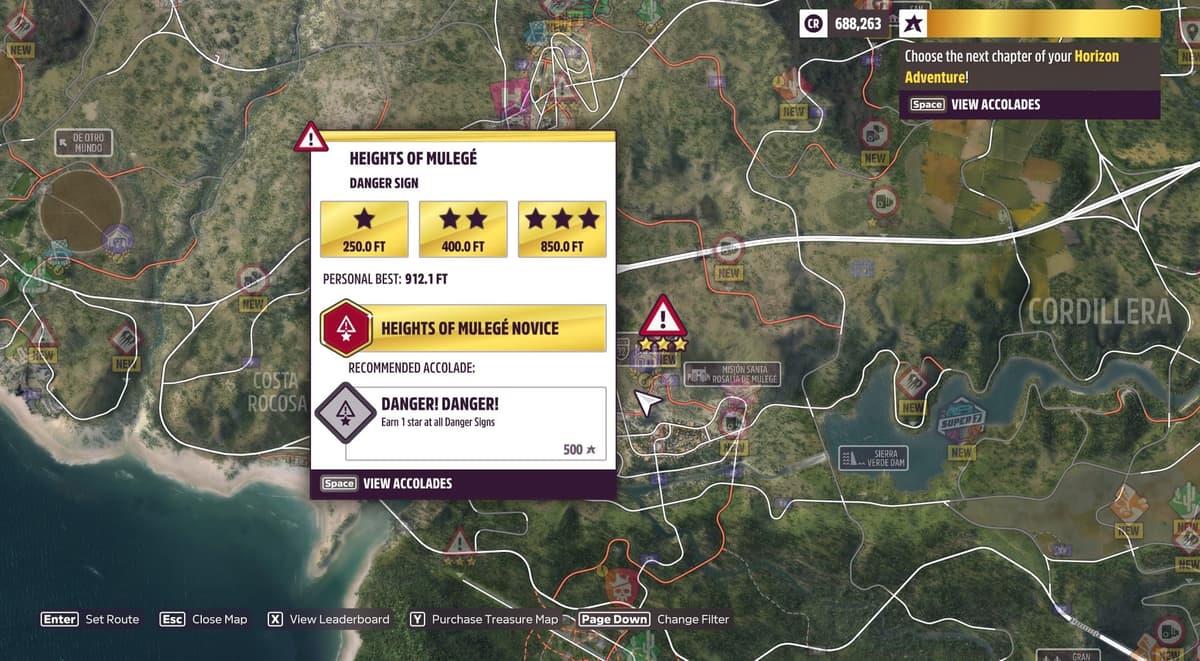Screen dimensions: 1200x661
Task: Click View Accolades under the Horizon Adventure prompt
Action: (x=976, y=105)
